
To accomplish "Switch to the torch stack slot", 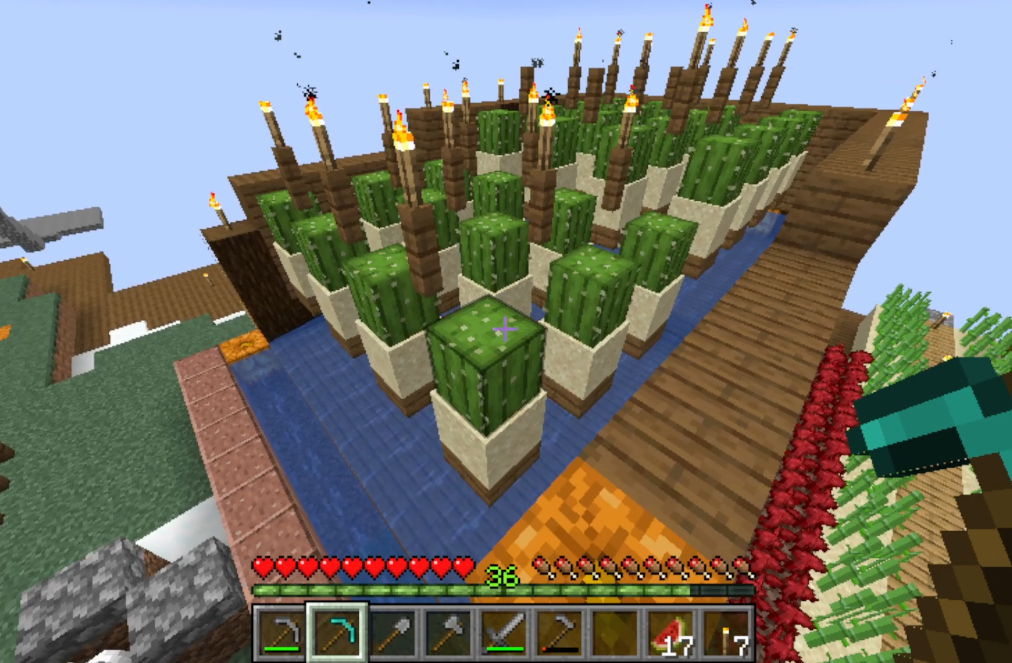I will click(726, 632).
